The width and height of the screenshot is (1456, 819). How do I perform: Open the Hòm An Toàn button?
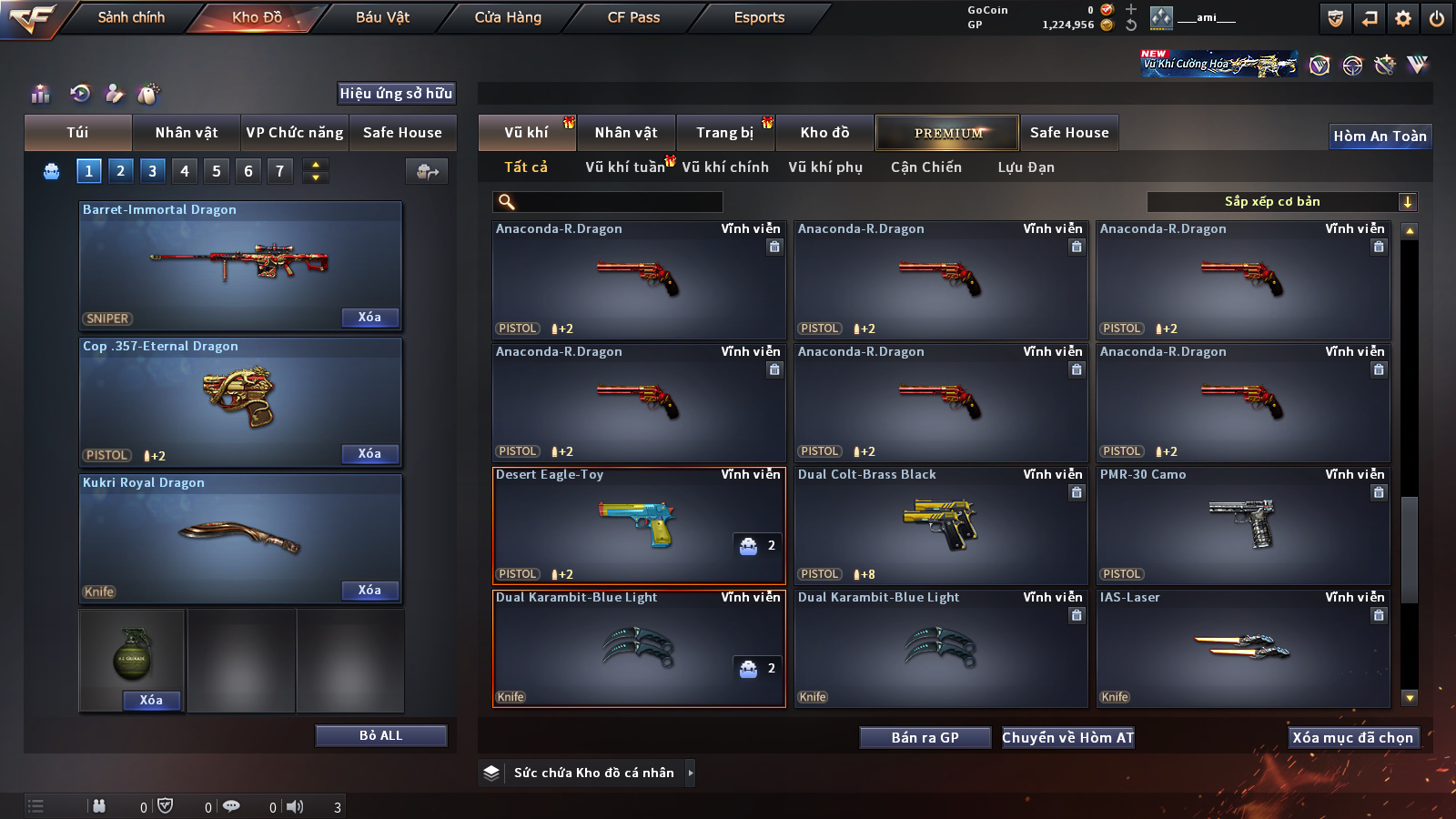coord(1380,136)
